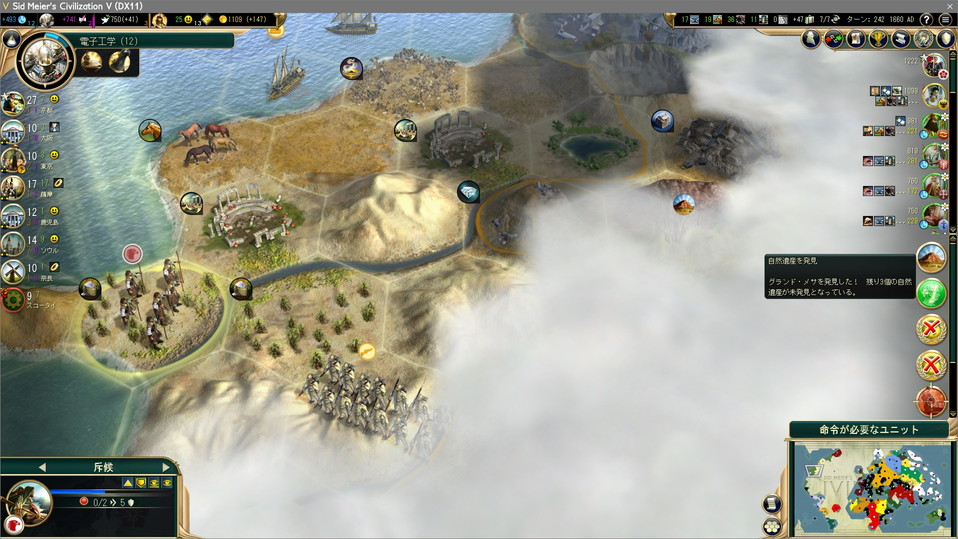
Task: Open the crosshair target notification
Action: click(931, 401)
